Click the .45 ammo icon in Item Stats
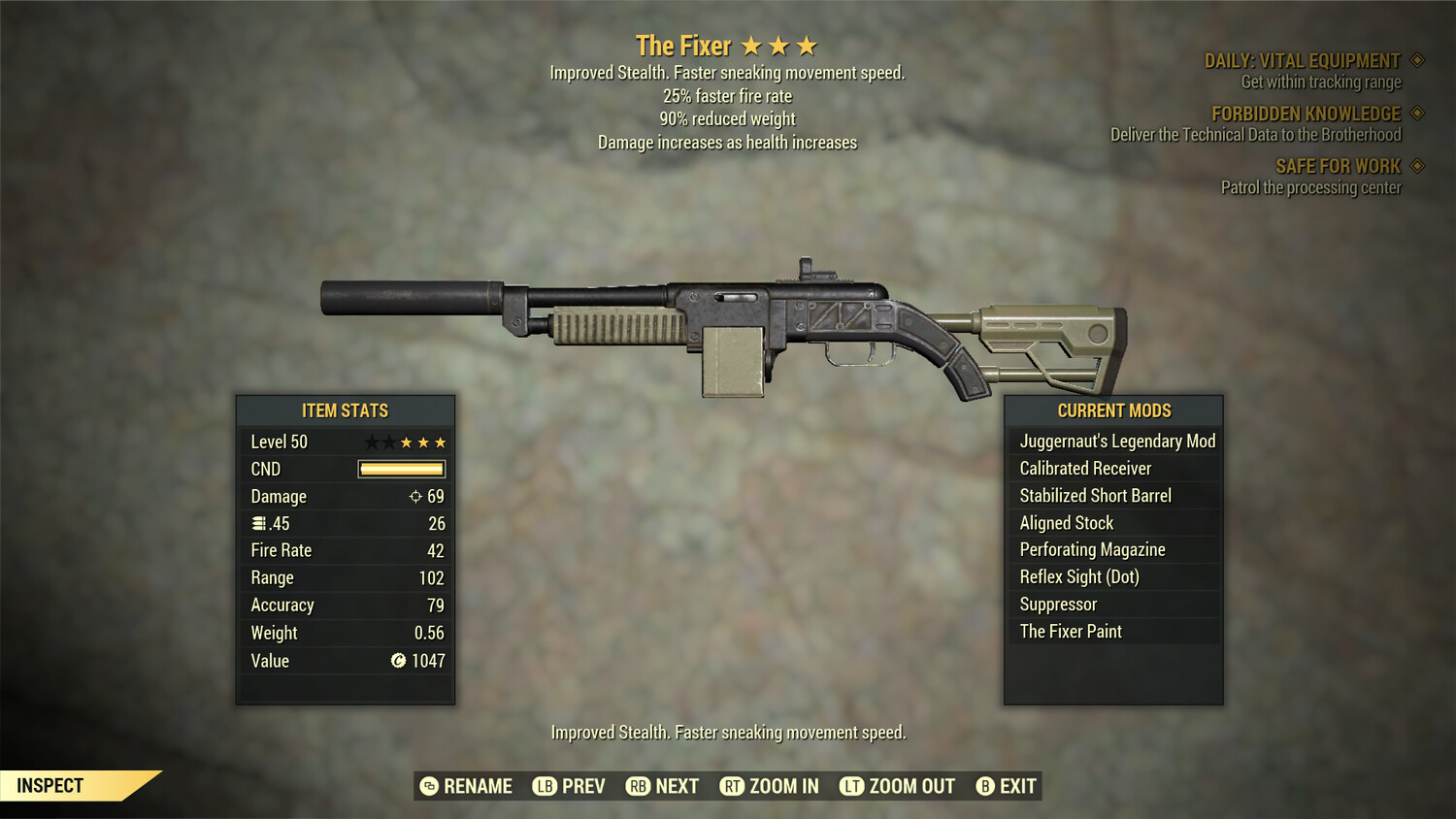Screen dimensions: 1456x819 point(258,523)
